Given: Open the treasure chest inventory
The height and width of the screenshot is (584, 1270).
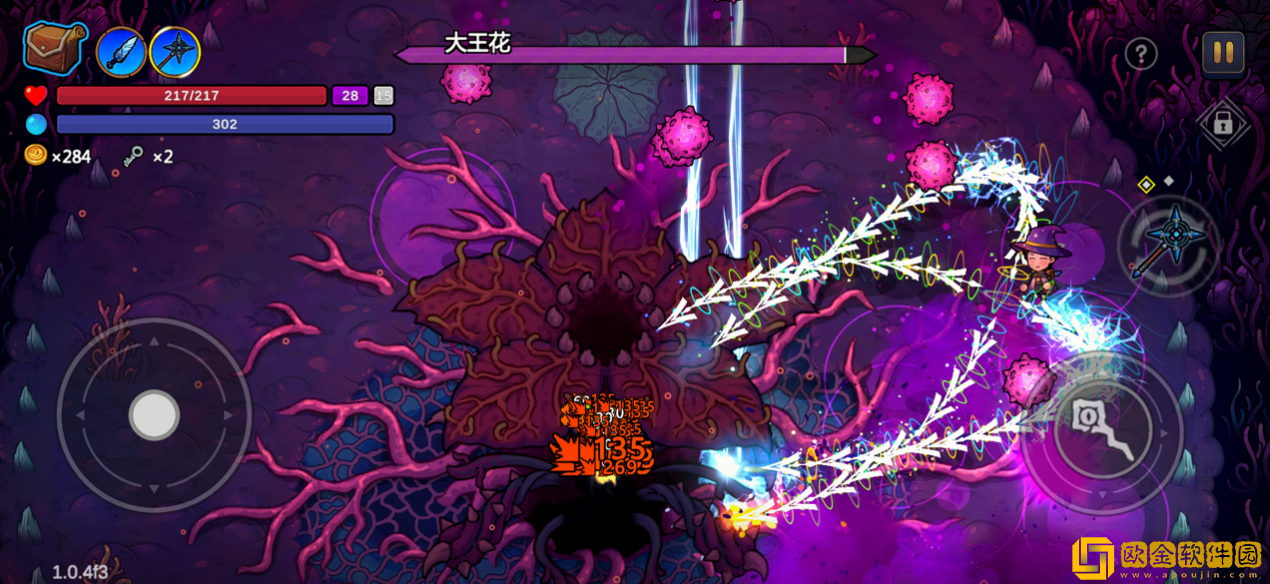Looking at the screenshot, I should click(x=55, y=48).
